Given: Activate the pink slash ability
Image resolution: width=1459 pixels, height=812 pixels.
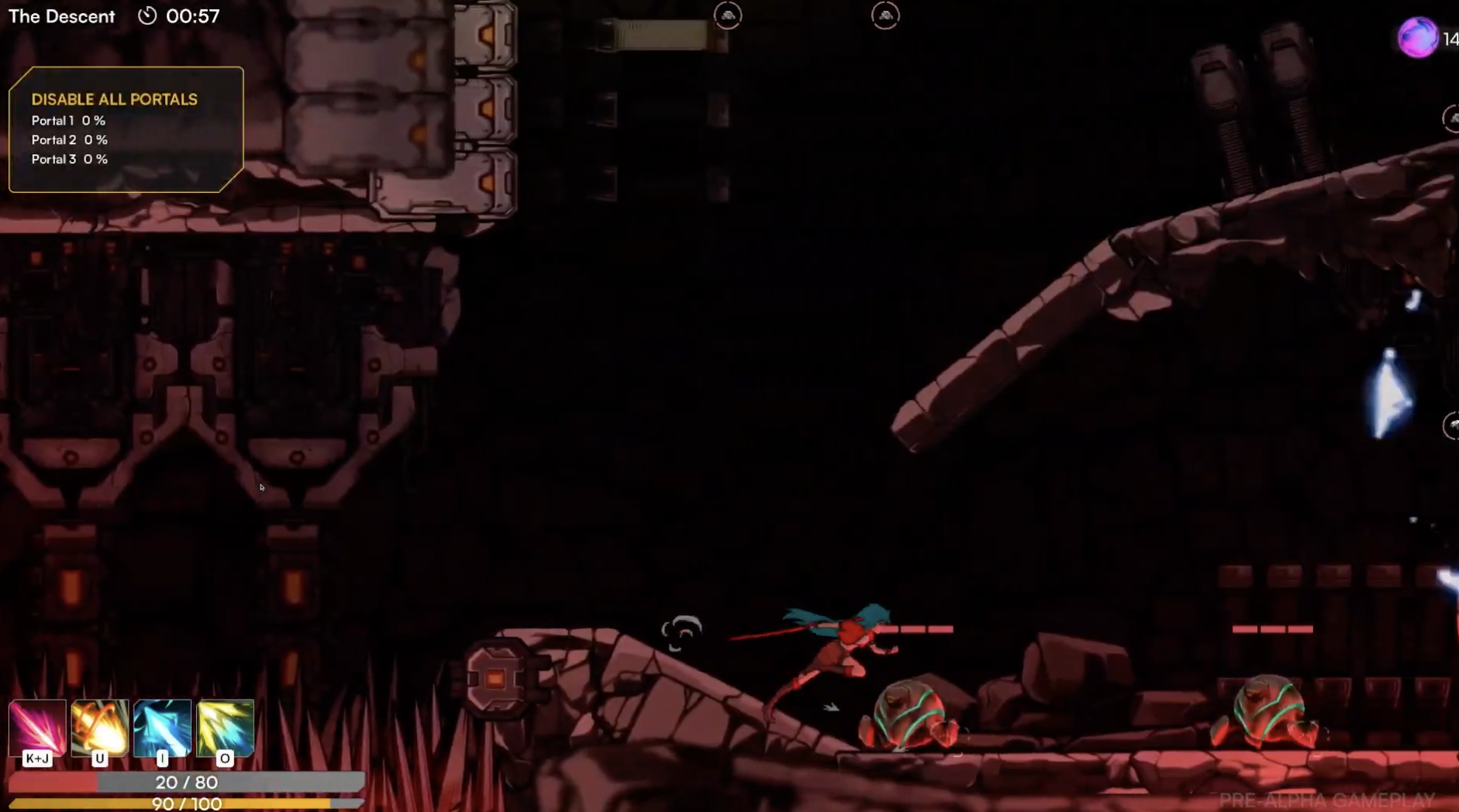Looking at the screenshot, I should (x=37, y=728).
